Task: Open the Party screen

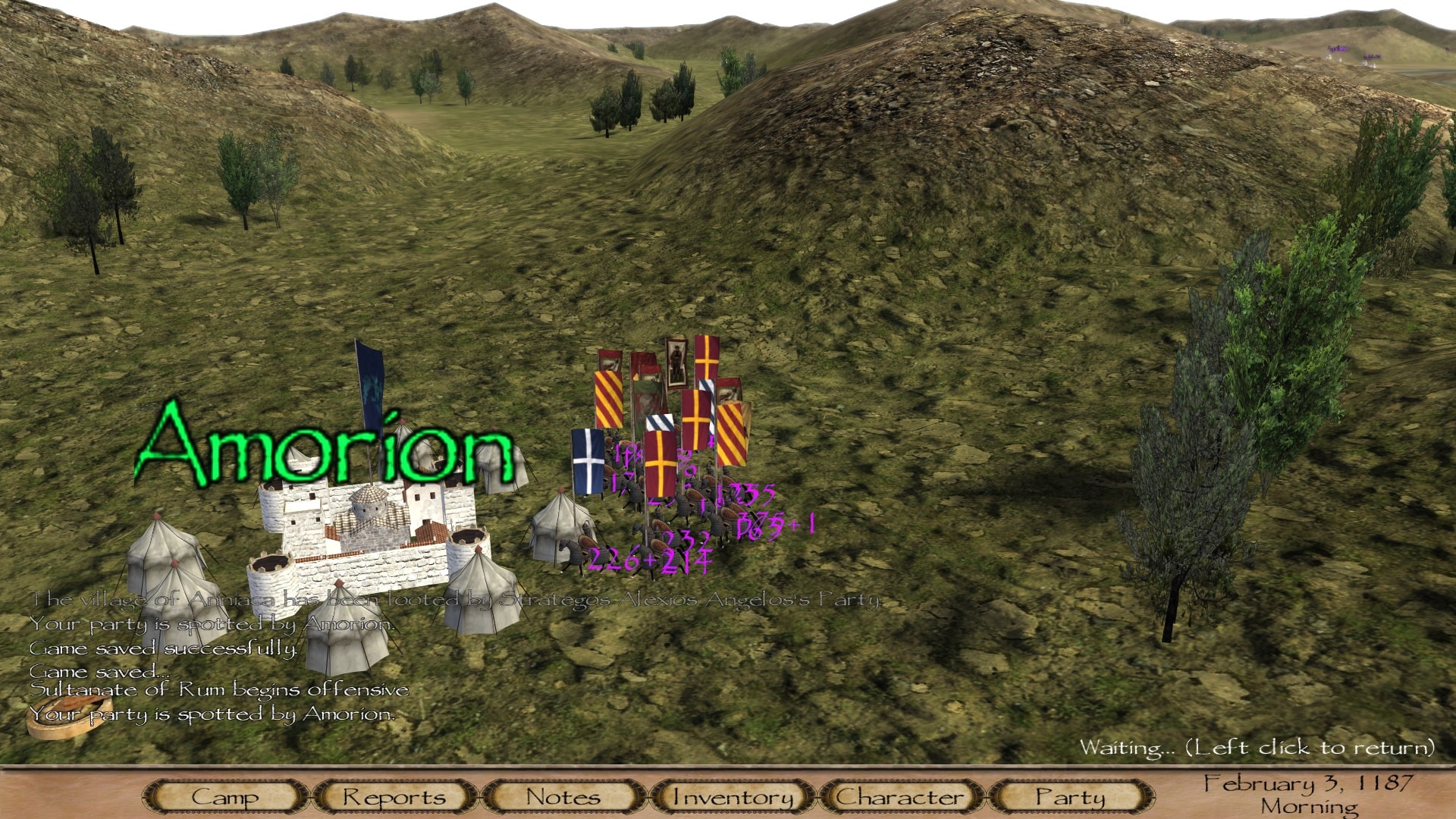Action: point(1070,797)
